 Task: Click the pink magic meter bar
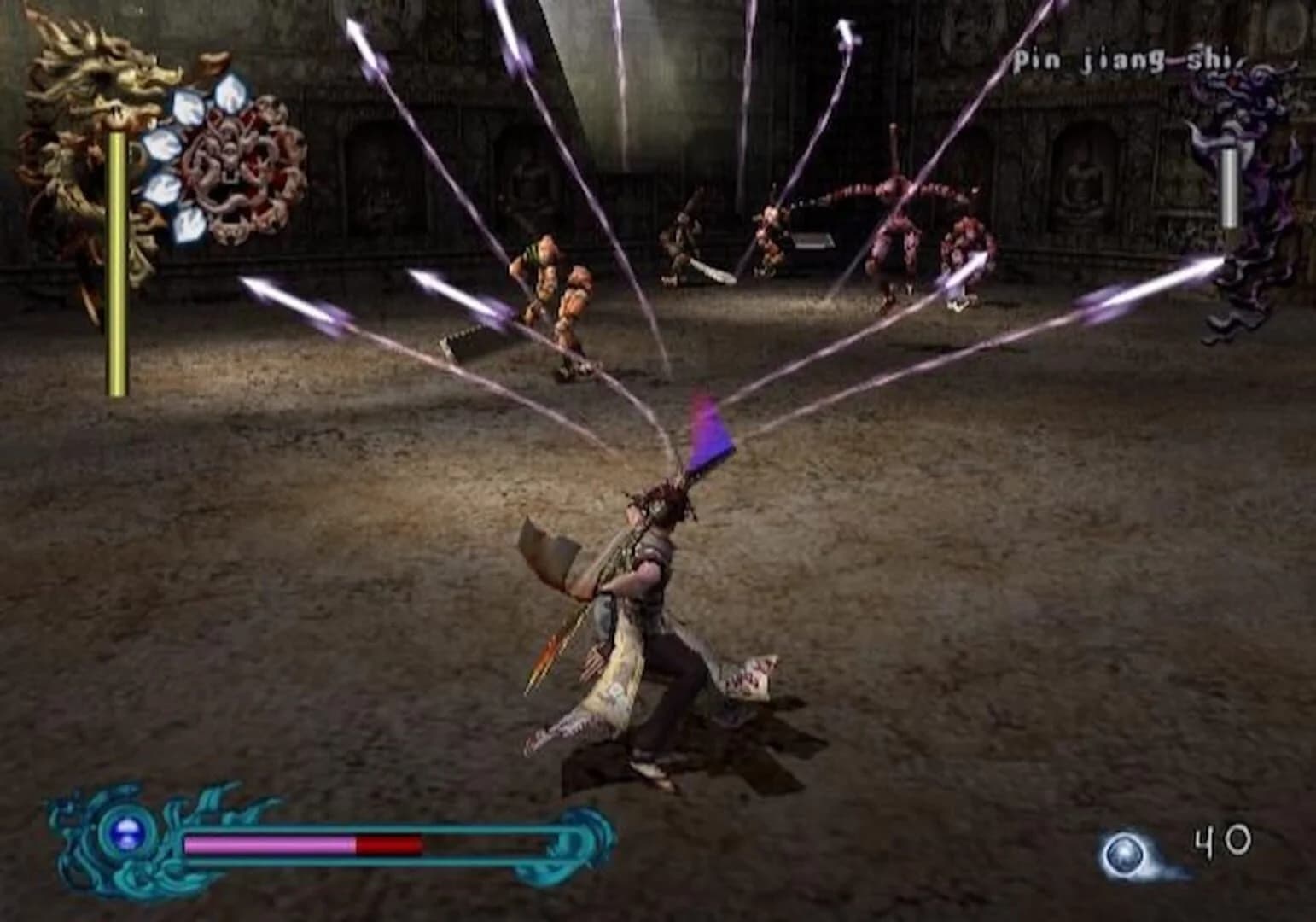pos(265,845)
